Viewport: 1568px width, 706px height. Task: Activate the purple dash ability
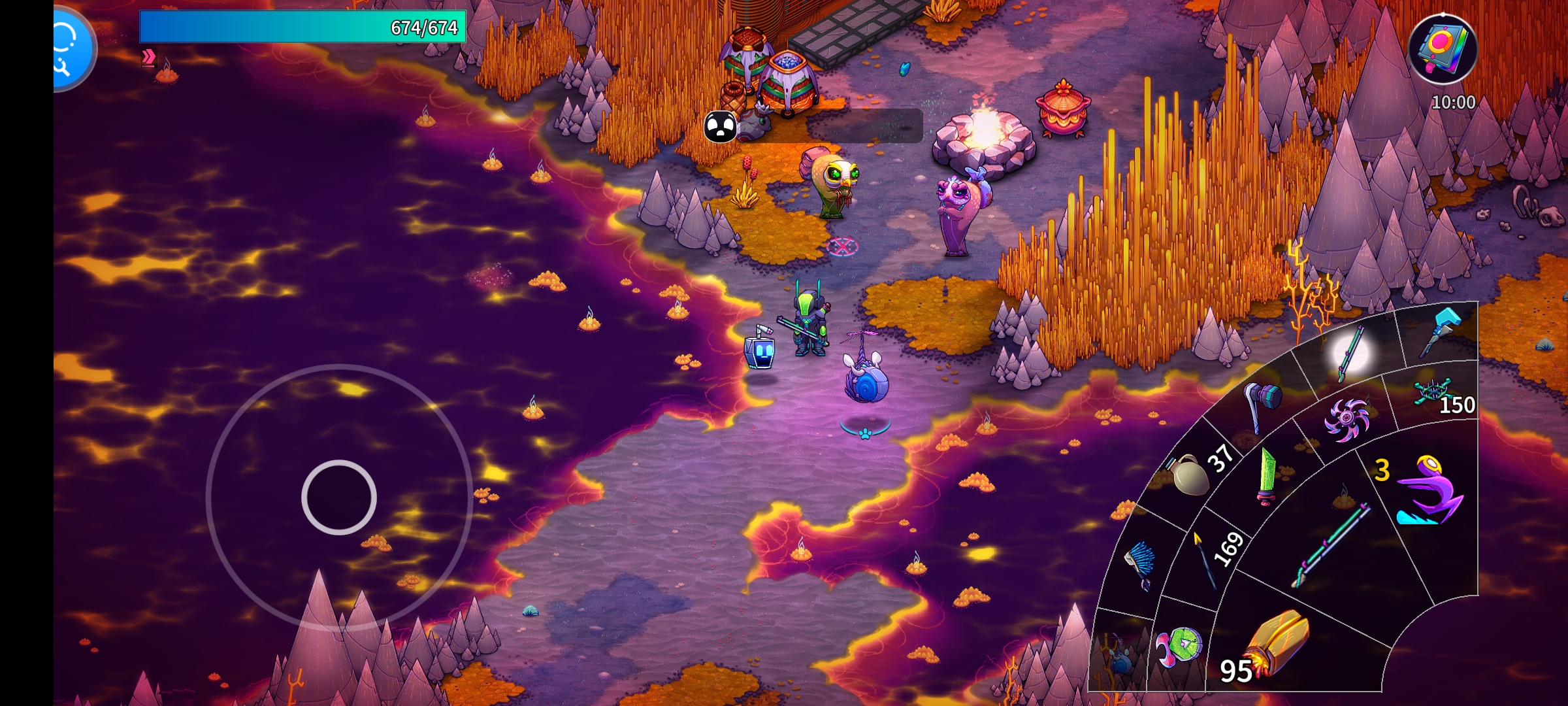point(1428,492)
